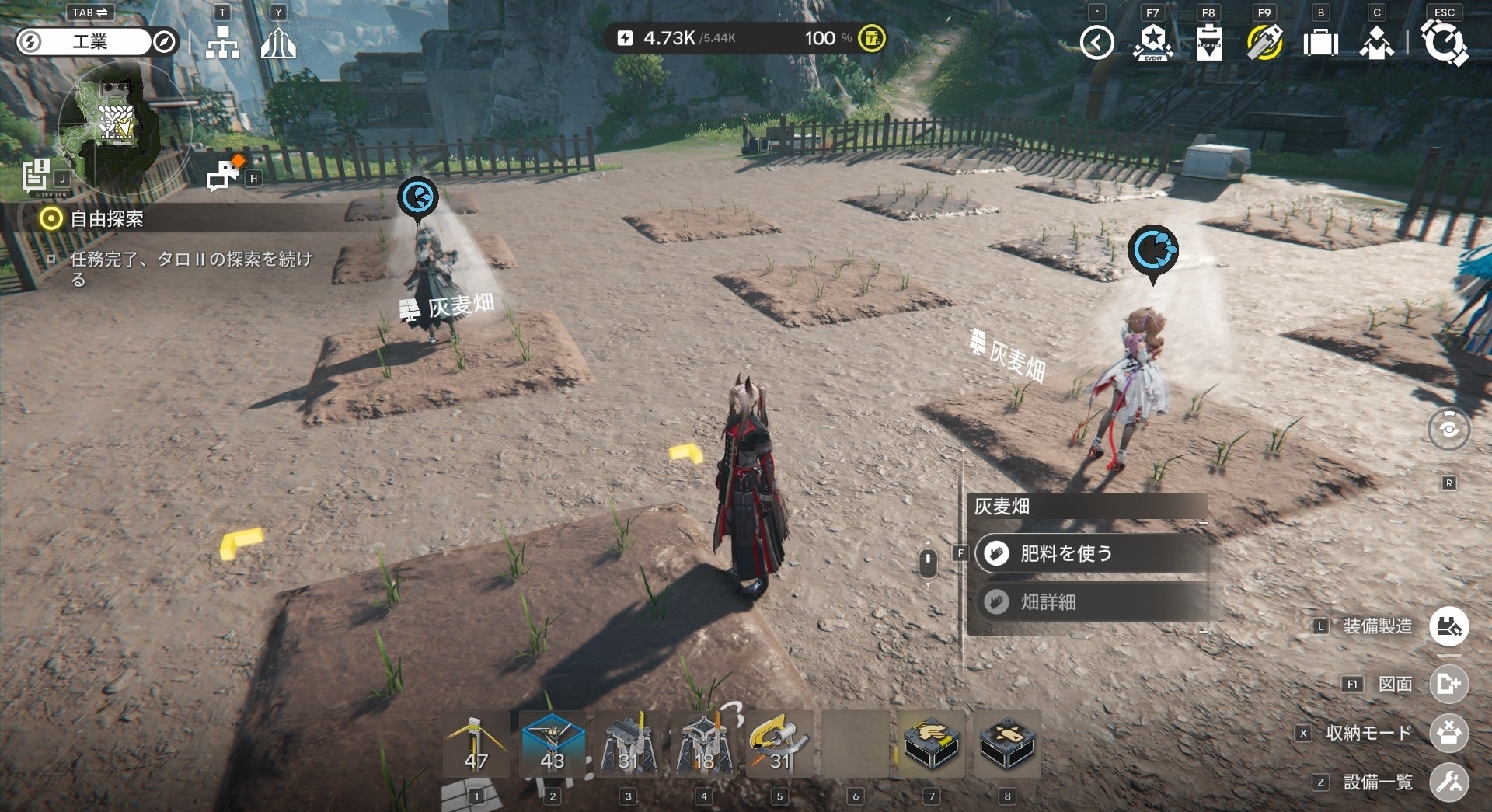Select the yellow curved tool hotbar slot
The height and width of the screenshot is (812, 1492).
point(779,744)
